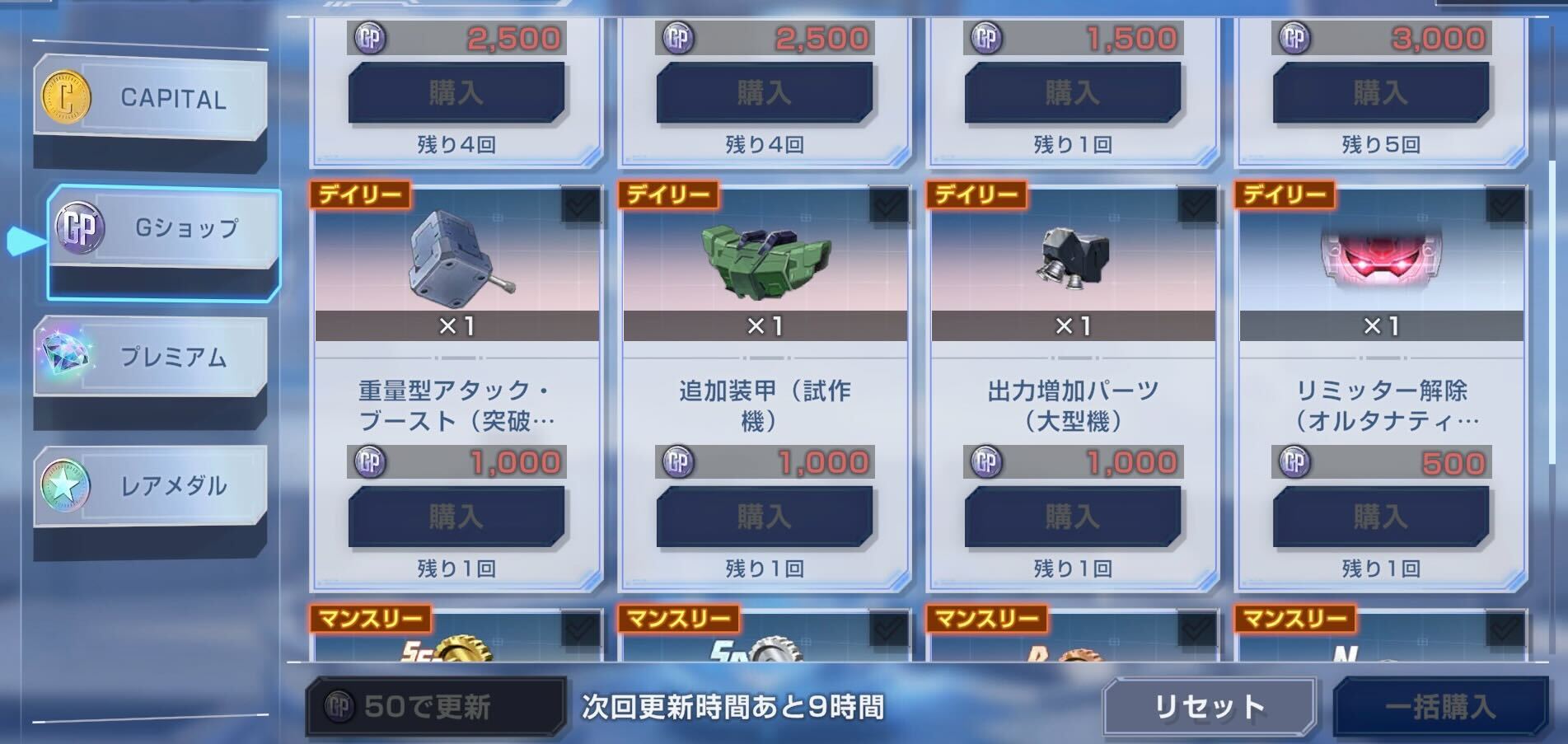
Task: Click the green 追加装甲 armor item image
Action: click(x=765, y=262)
